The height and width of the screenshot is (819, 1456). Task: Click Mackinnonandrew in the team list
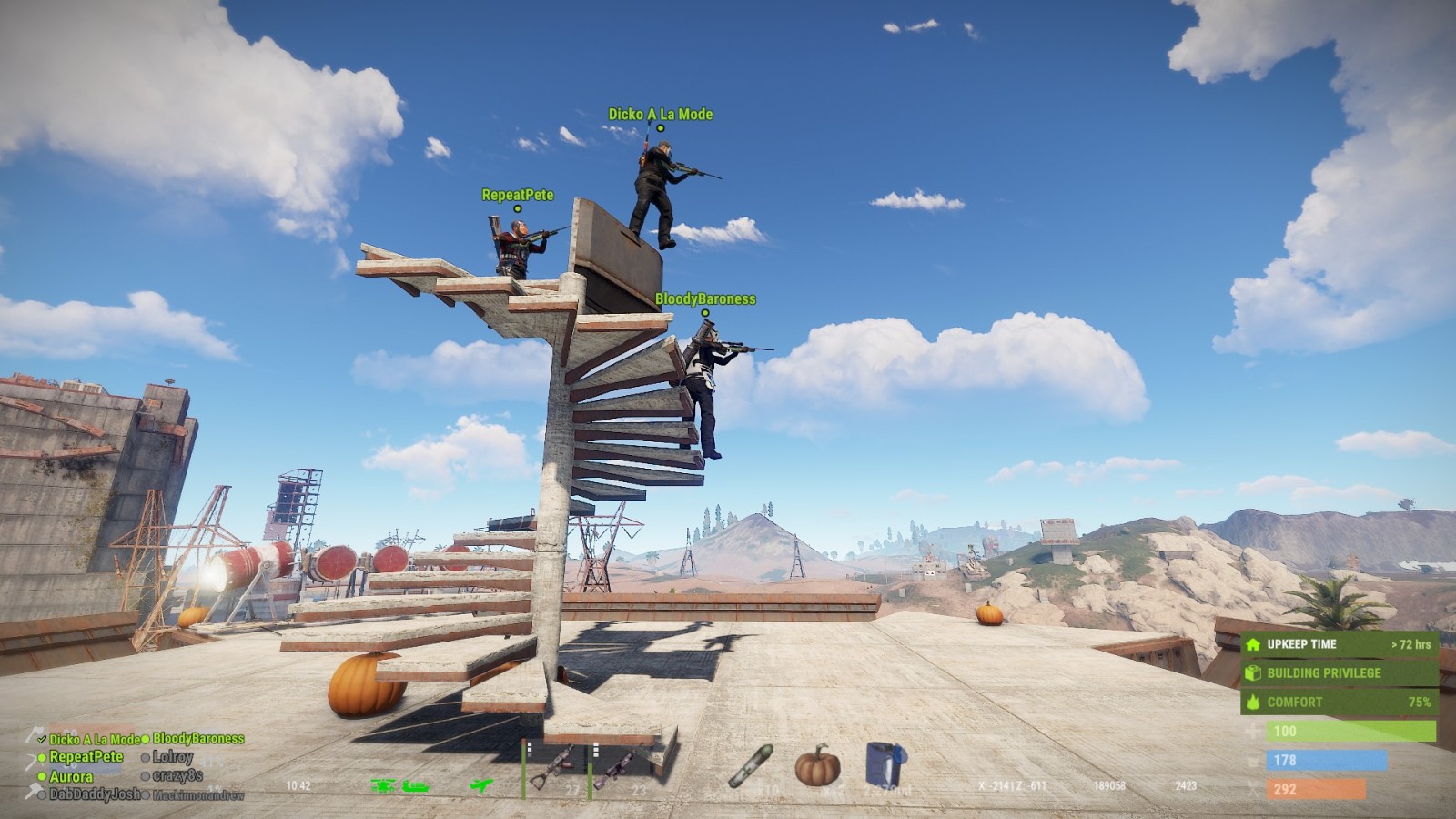click(197, 795)
